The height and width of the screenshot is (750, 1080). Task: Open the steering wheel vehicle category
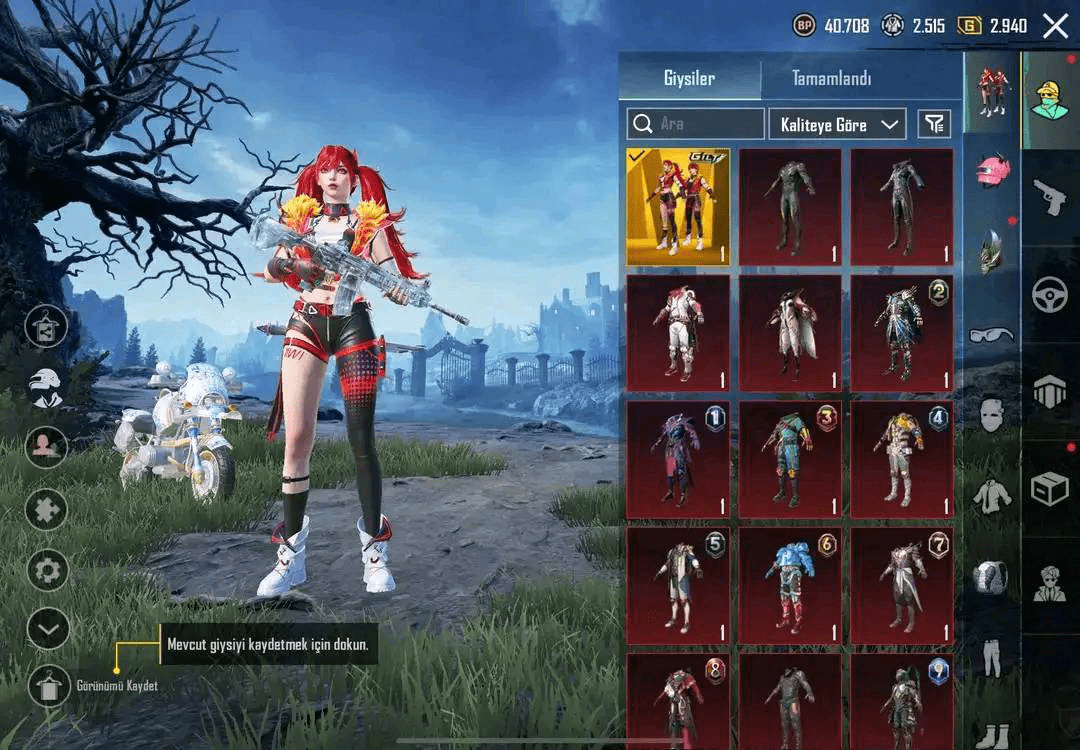pos(1049,295)
